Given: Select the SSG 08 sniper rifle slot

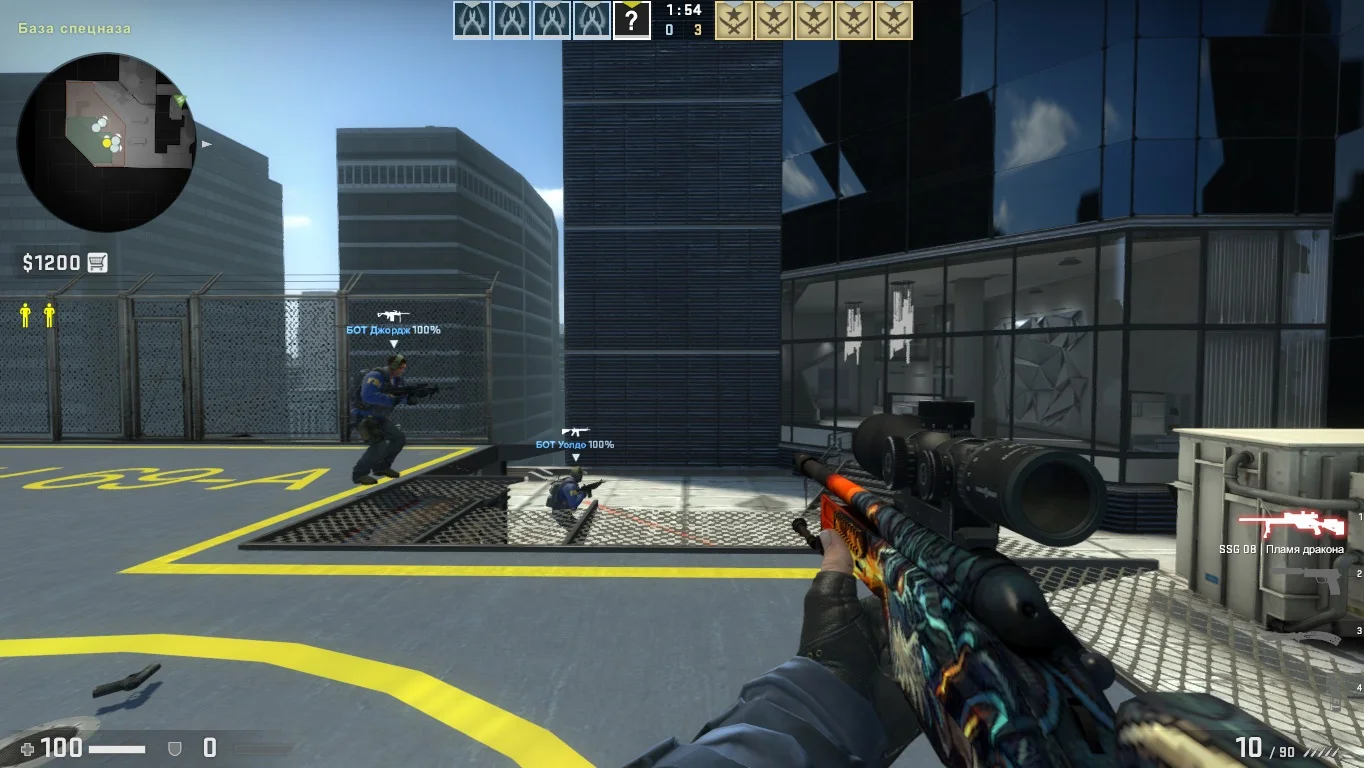Looking at the screenshot, I should (1293, 525).
